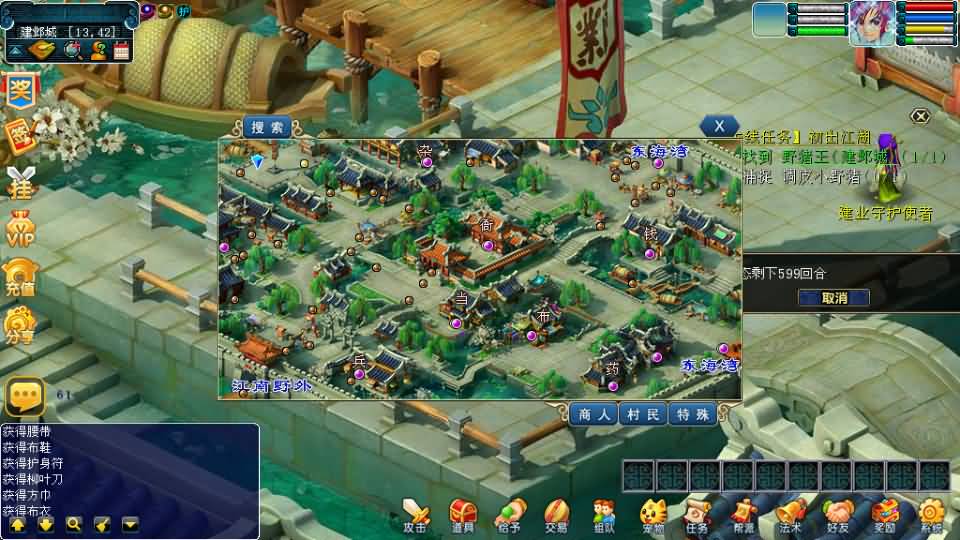This screenshot has height=540, width=960.
Task: Open the yellow chat bubble button
Action: click(24, 397)
